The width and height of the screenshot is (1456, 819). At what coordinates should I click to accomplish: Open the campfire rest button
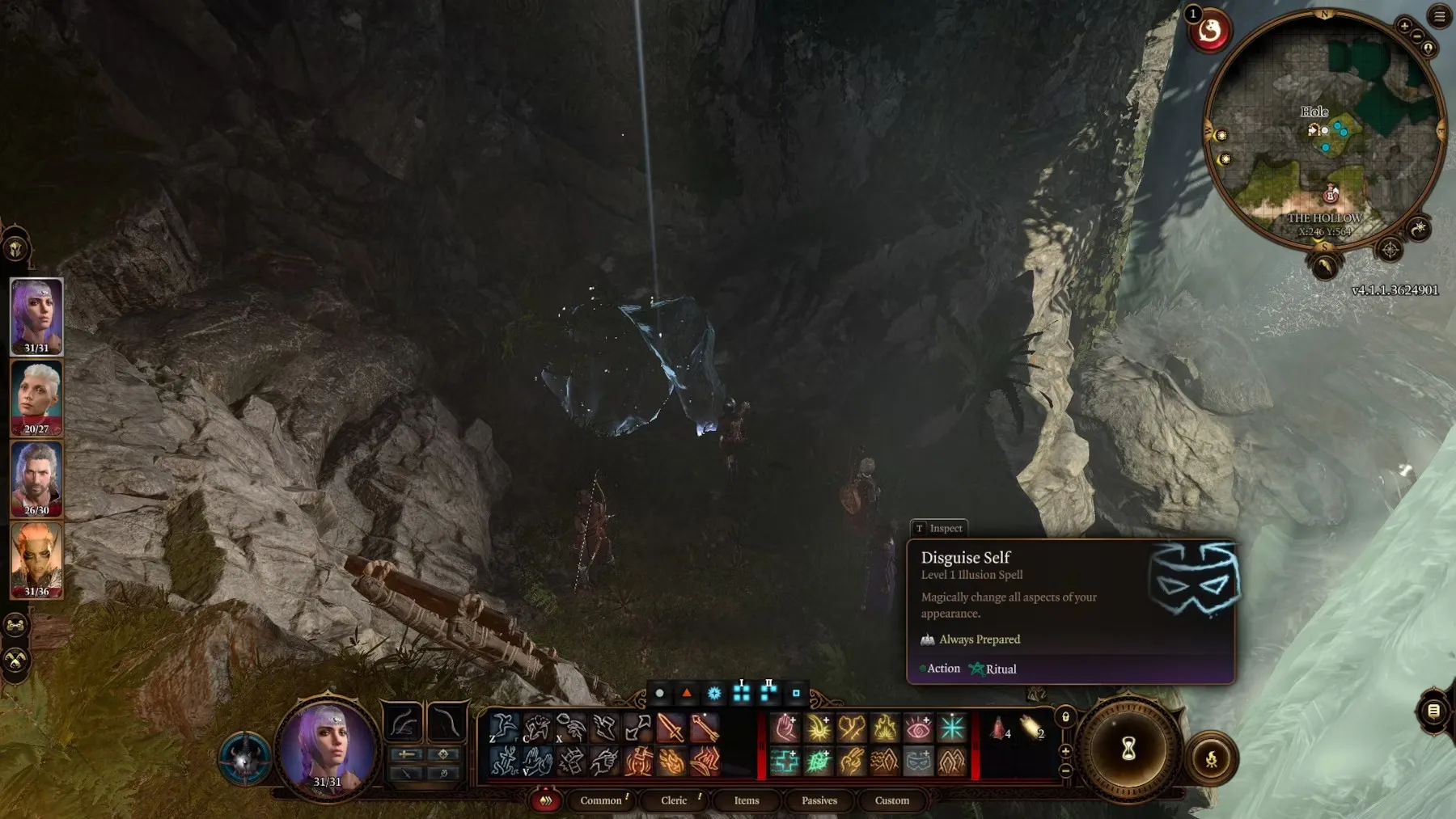1211,759
